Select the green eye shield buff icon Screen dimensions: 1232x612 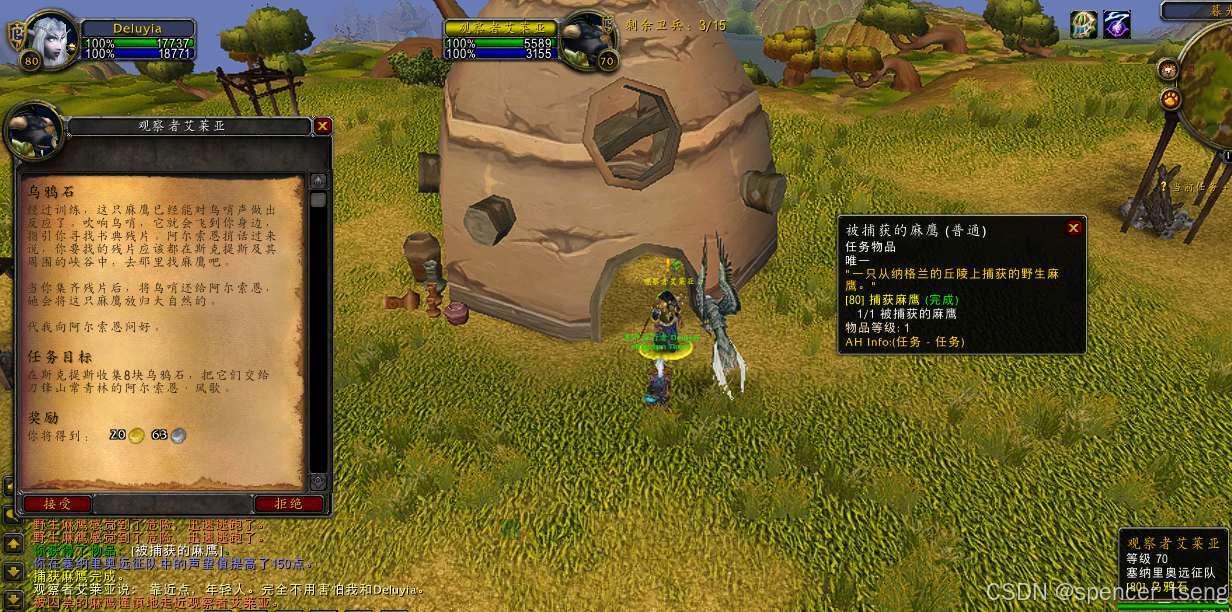[1084, 25]
